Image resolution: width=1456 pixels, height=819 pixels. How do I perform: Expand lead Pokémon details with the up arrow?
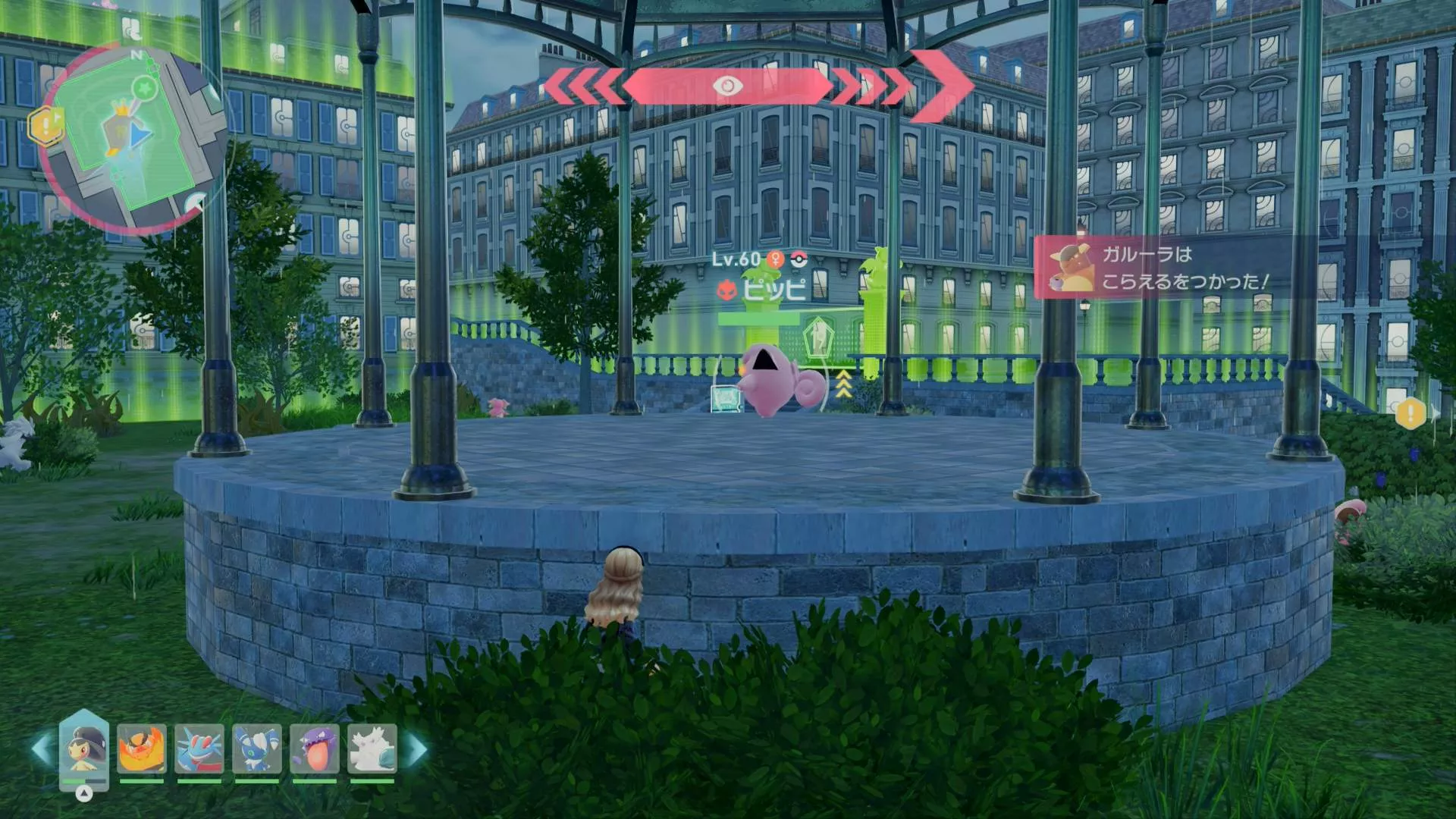tap(84, 794)
